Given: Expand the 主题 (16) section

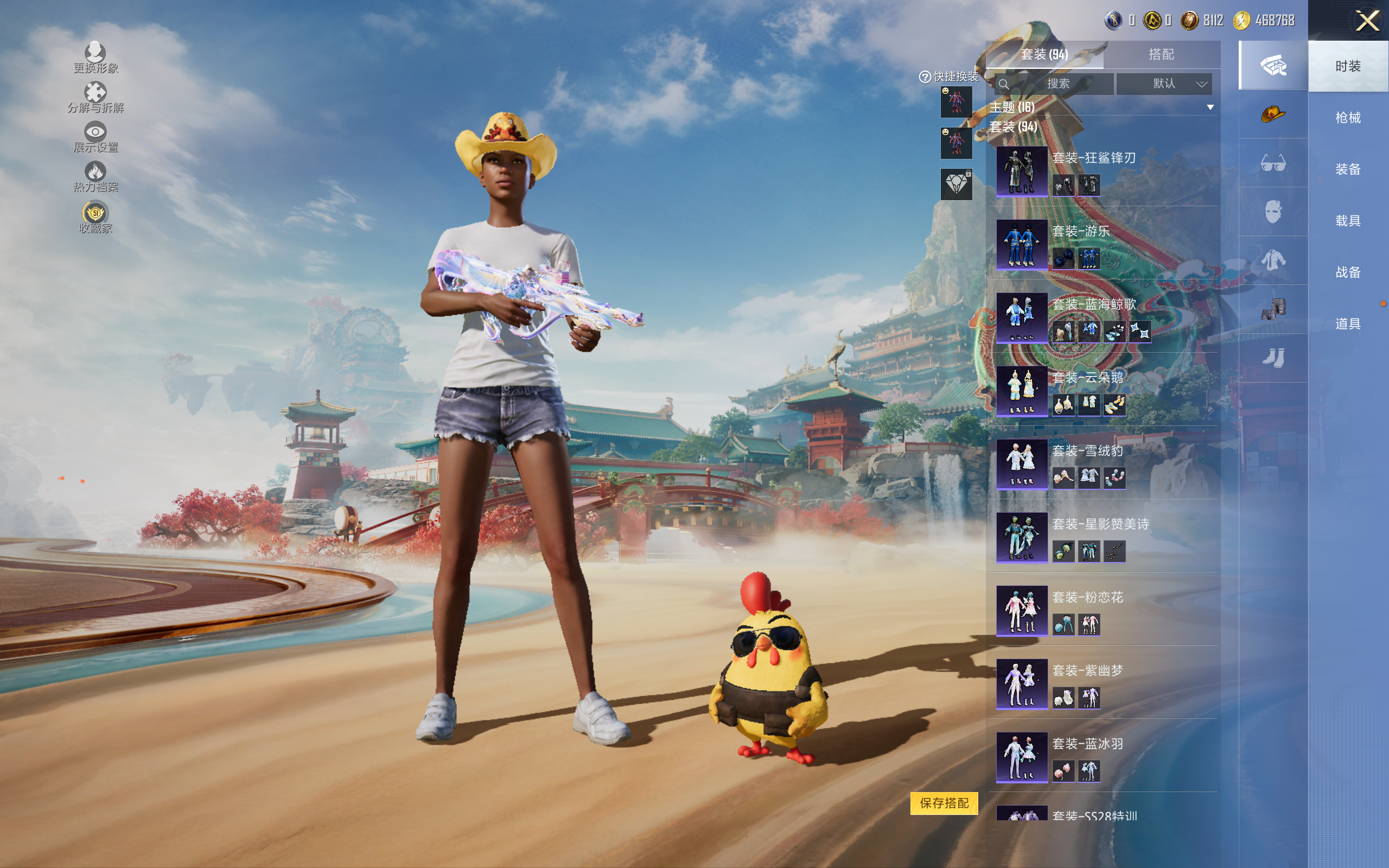Looking at the screenshot, I should (x=1210, y=107).
